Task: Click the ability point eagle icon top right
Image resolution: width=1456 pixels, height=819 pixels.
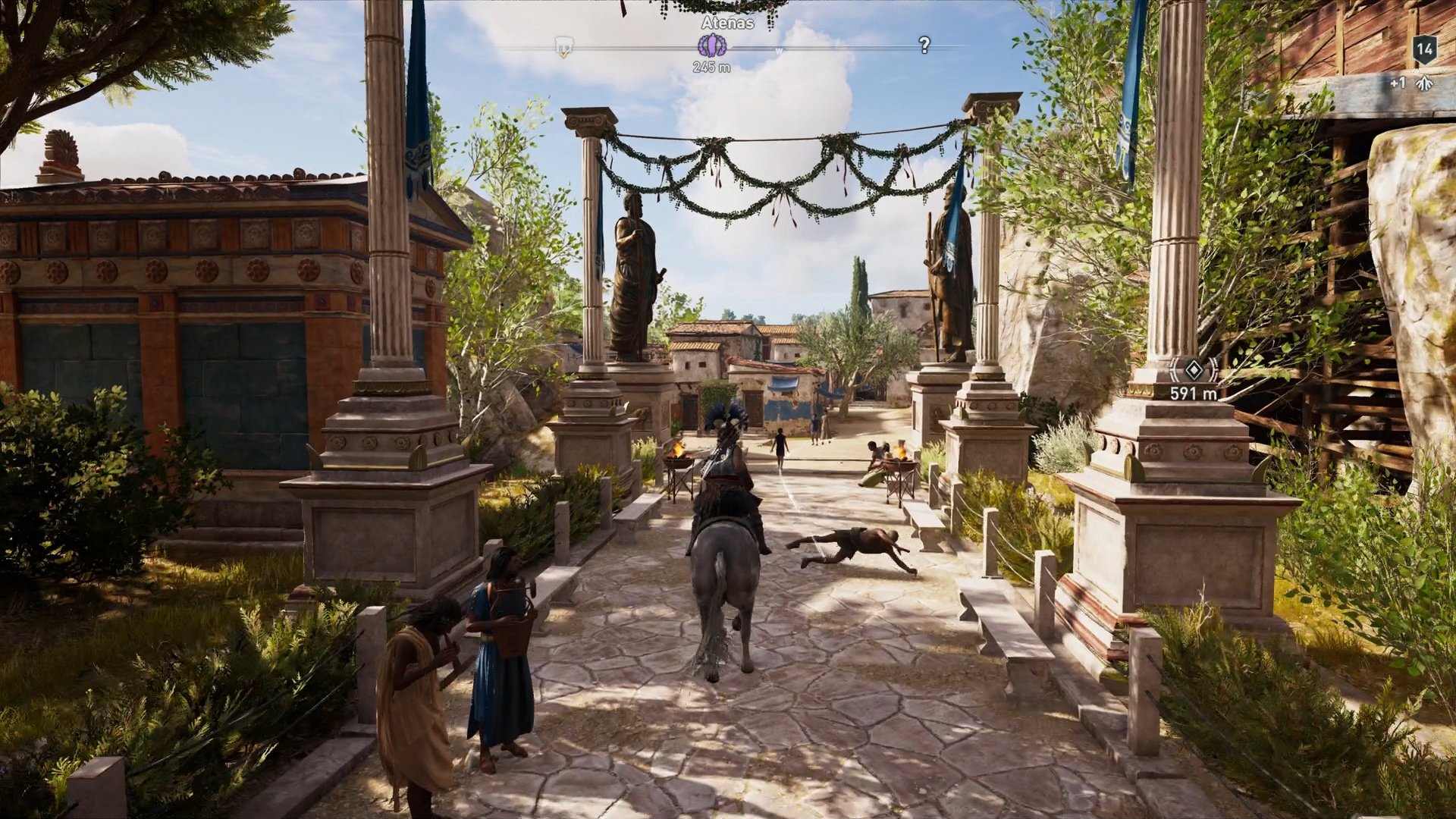Action: 1424,83
